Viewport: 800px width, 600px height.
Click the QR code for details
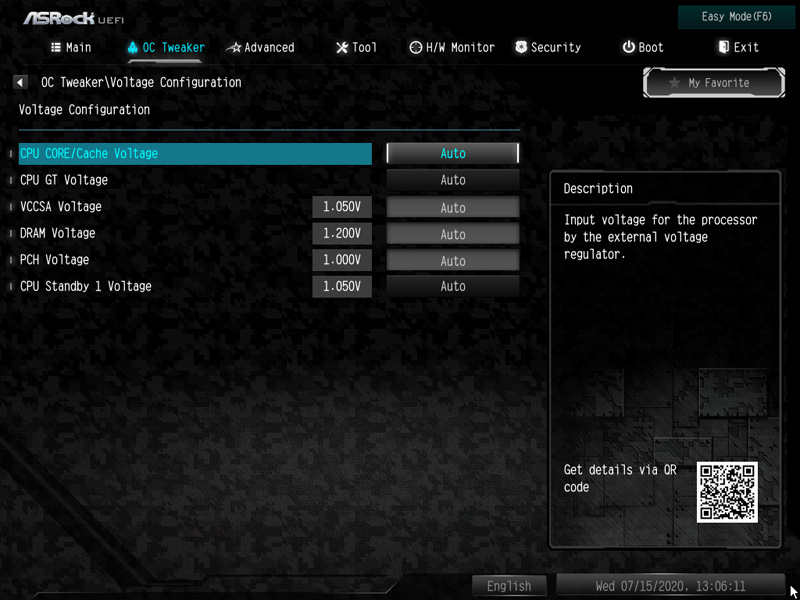(x=727, y=491)
